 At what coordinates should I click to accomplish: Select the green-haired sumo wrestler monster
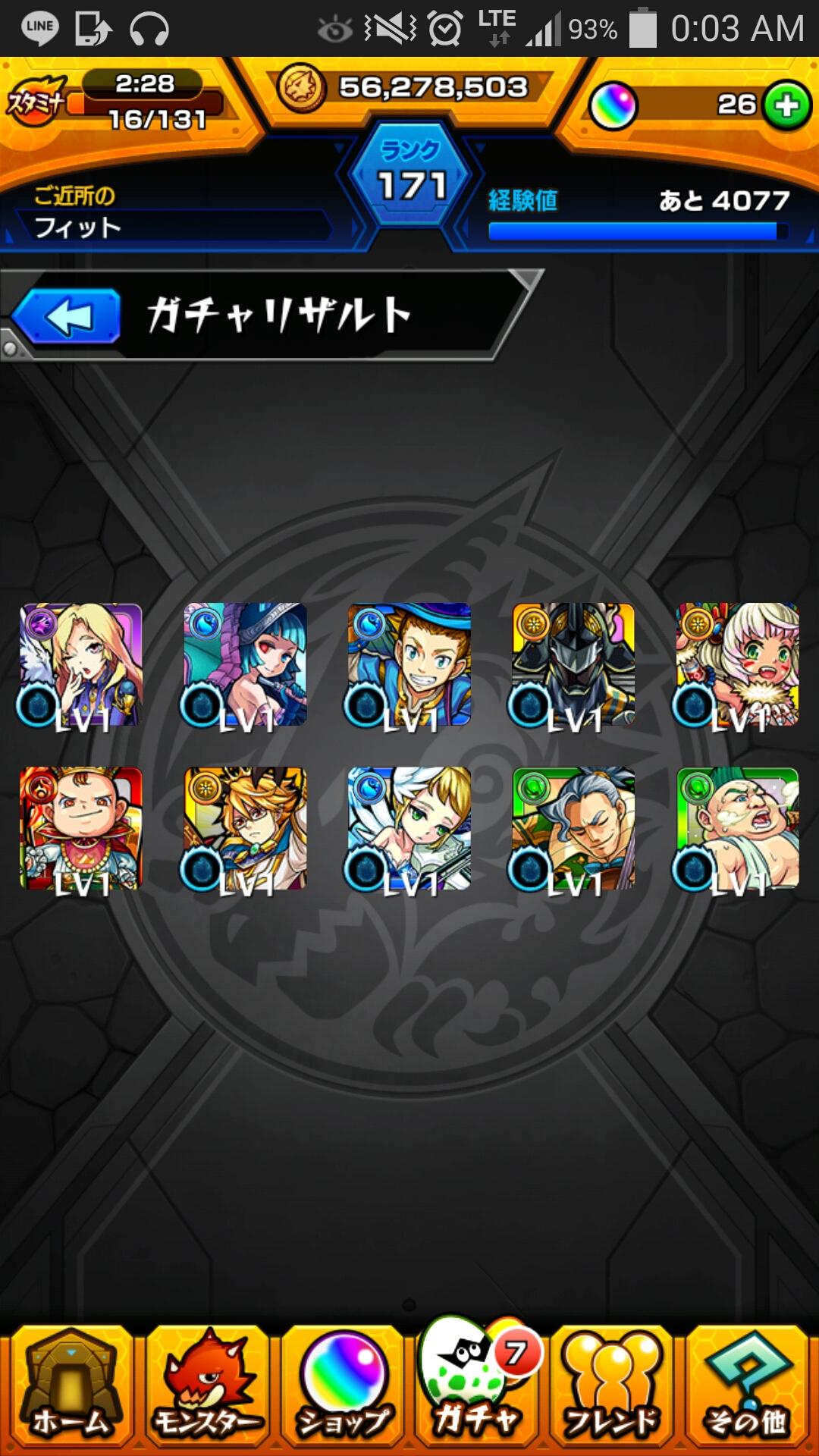737,828
